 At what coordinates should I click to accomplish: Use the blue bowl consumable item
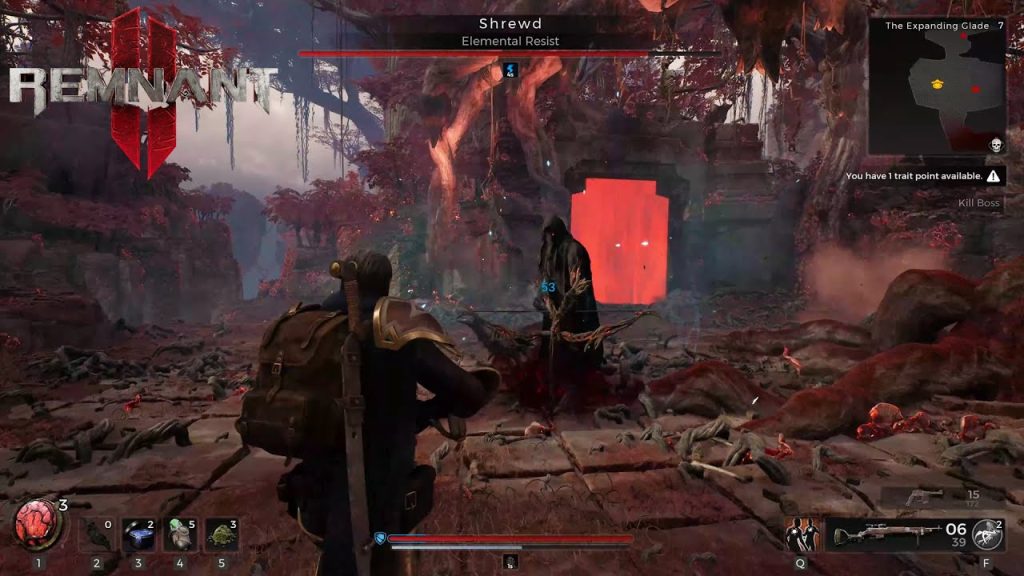(137, 535)
